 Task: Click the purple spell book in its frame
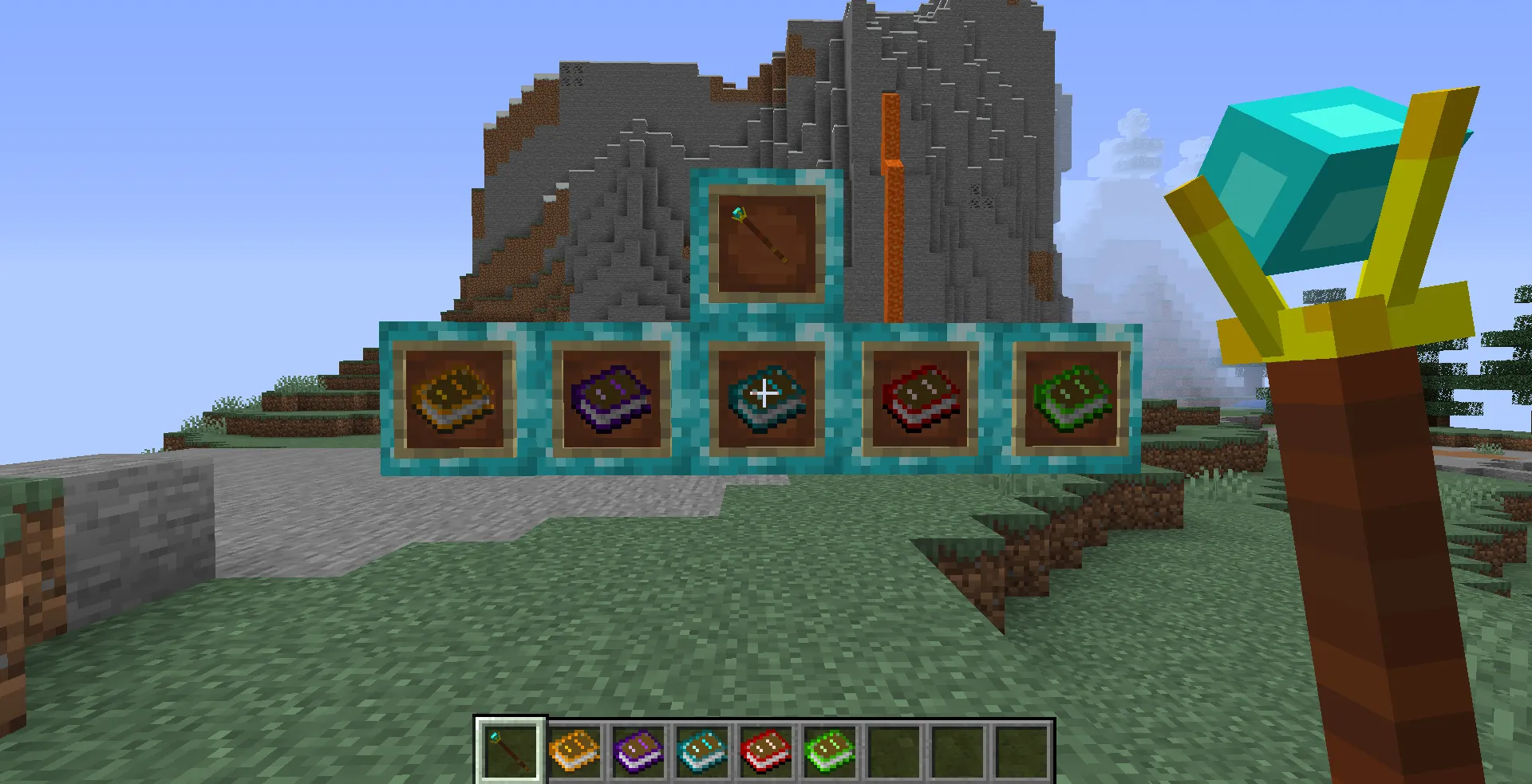pyautogui.click(x=610, y=396)
